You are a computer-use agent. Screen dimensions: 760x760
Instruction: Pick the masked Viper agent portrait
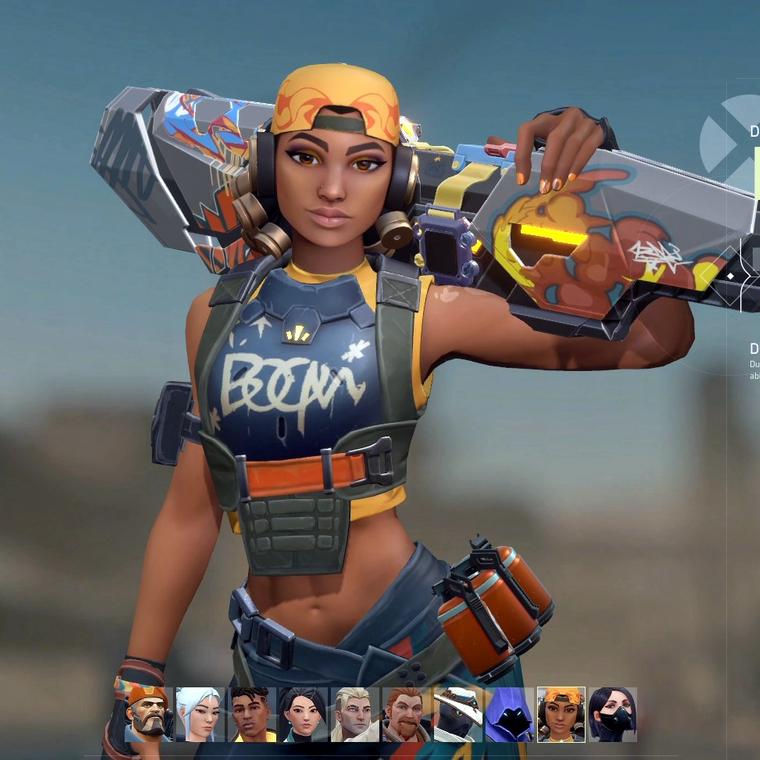click(613, 714)
